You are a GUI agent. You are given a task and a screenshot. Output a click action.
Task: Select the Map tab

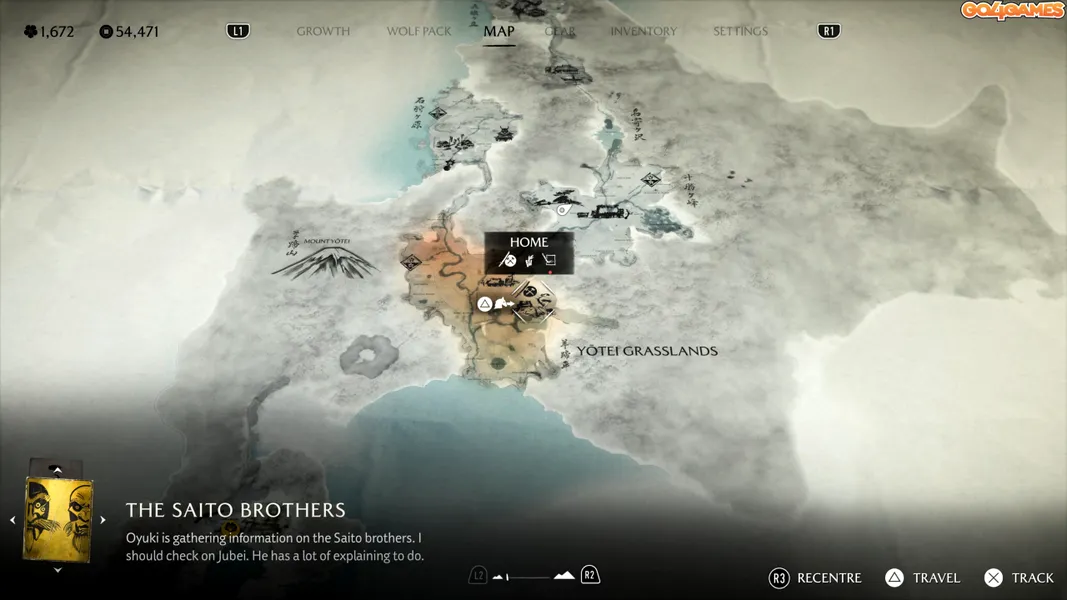[498, 31]
